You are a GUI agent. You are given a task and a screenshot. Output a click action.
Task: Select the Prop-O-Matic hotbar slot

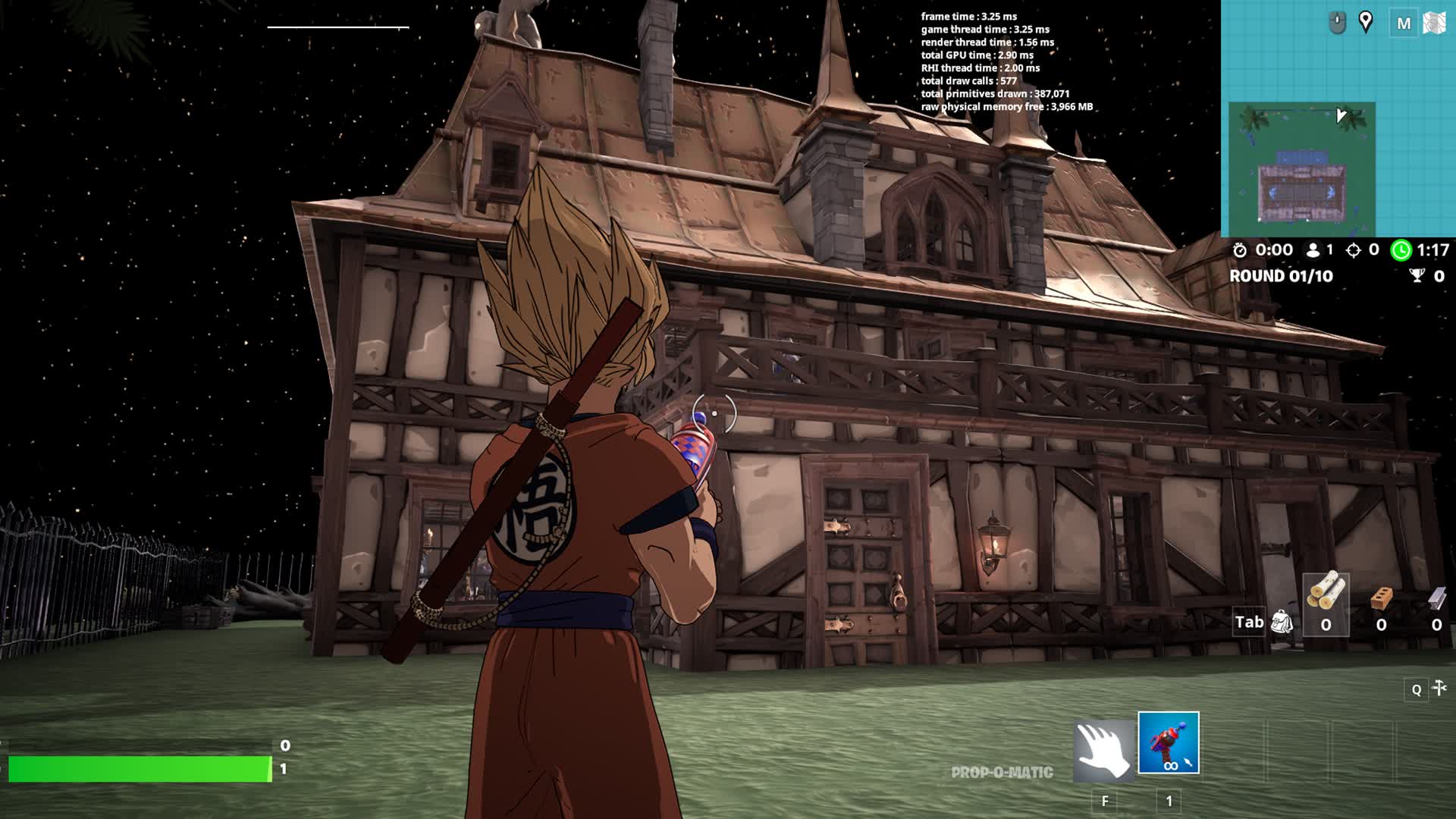tap(1168, 742)
